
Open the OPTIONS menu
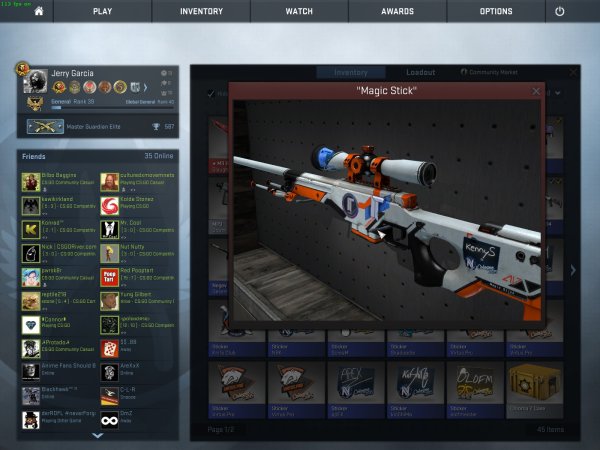(496, 11)
